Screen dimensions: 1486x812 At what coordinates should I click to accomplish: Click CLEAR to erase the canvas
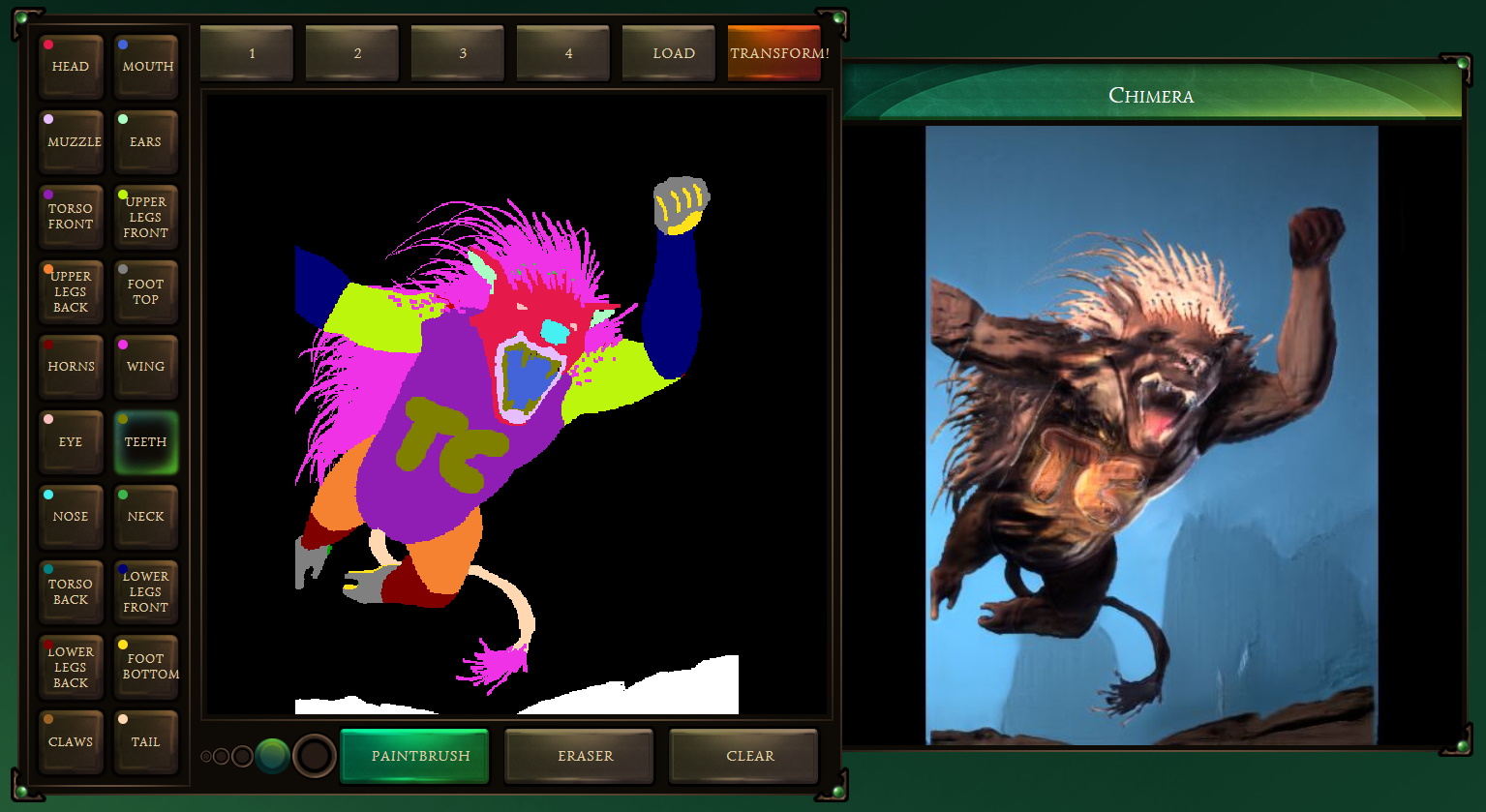pyautogui.click(x=743, y=756)
